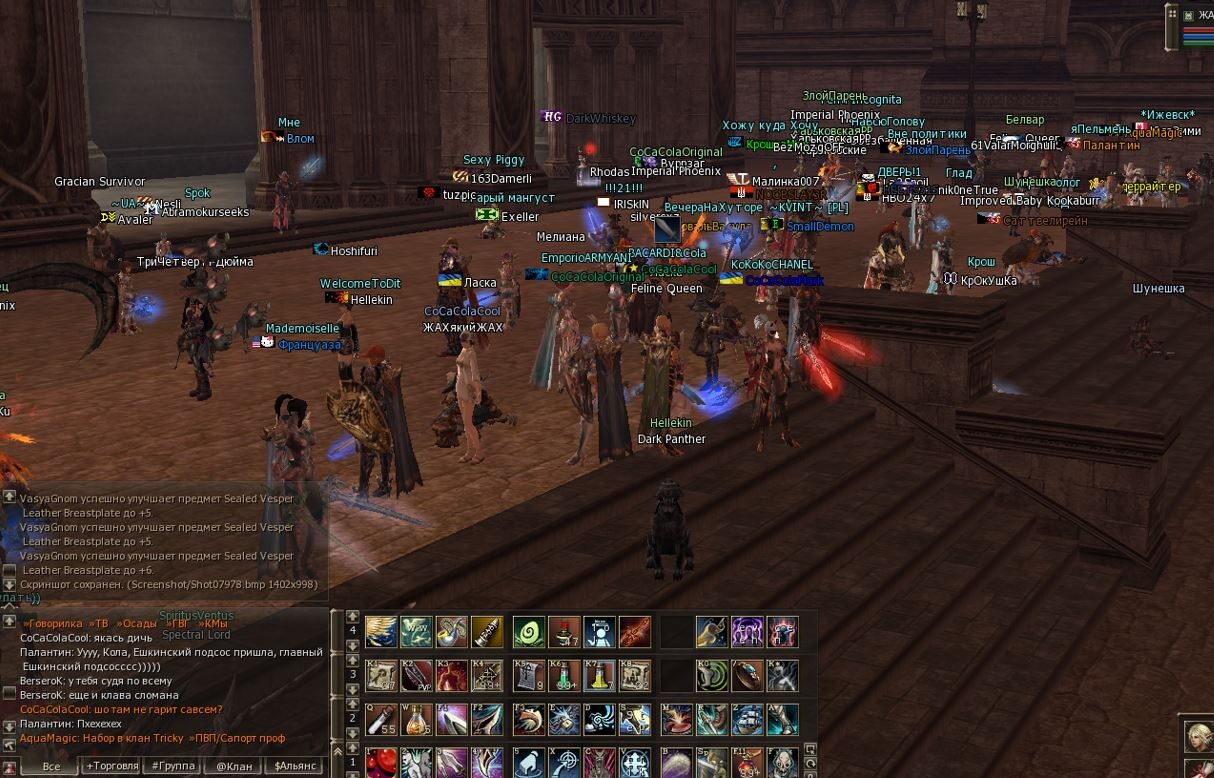1214x778 pixels.
Task: Open the $Альянс alliance chat tab
Action: click(x=295, y=766)
